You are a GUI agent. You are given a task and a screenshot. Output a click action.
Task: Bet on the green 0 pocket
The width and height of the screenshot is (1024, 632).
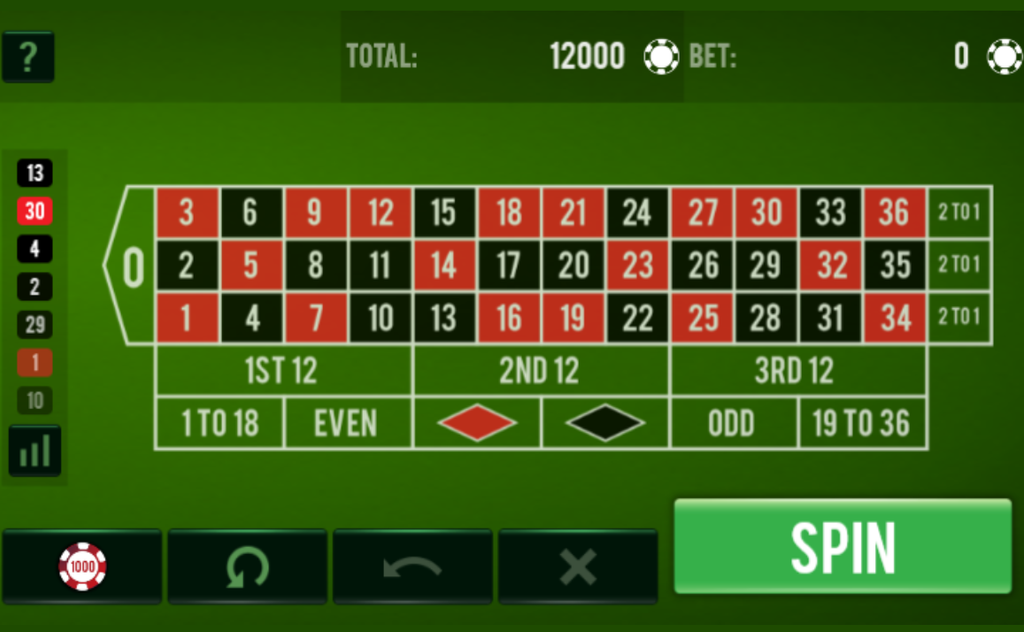click(x=133, y=266)
